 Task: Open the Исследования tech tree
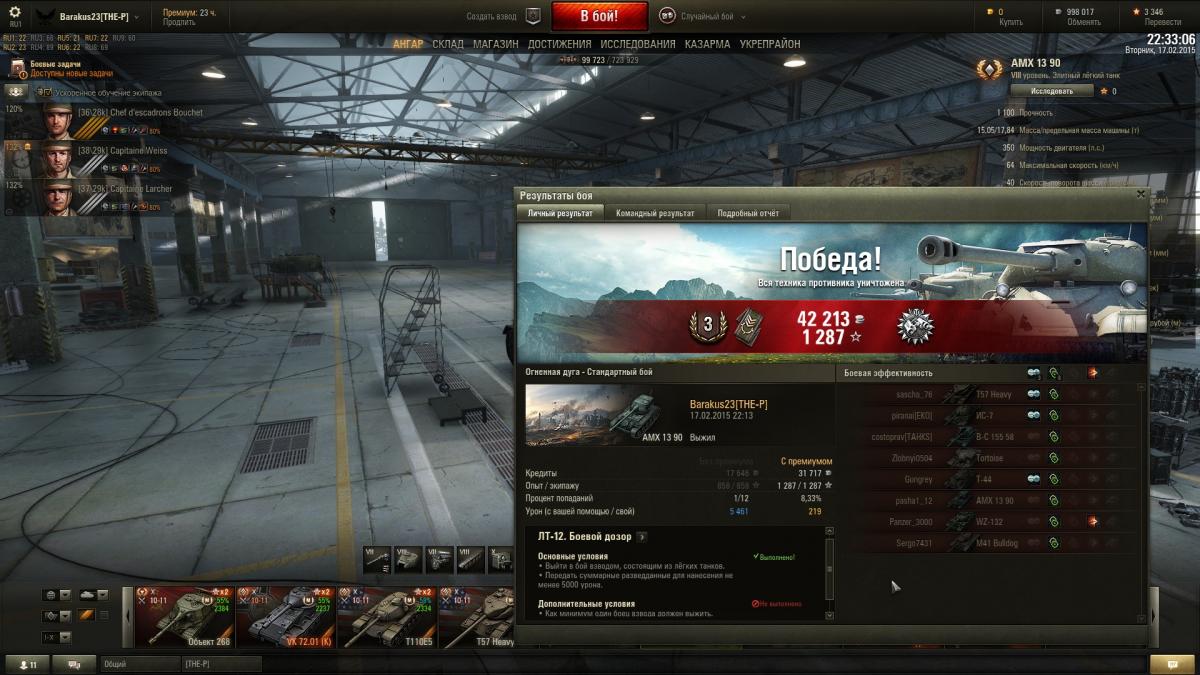(x=638, y=44)
